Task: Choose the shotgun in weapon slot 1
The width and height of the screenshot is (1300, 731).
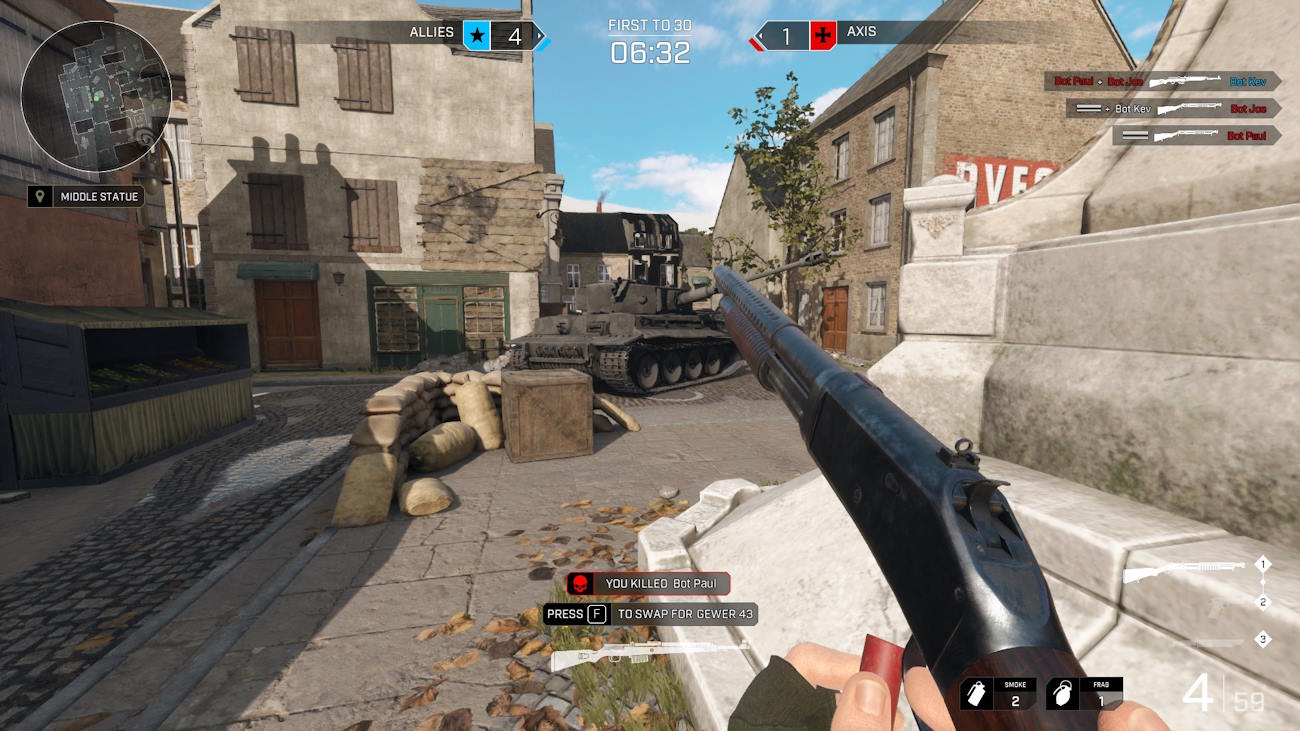Action: point(1184,571)
